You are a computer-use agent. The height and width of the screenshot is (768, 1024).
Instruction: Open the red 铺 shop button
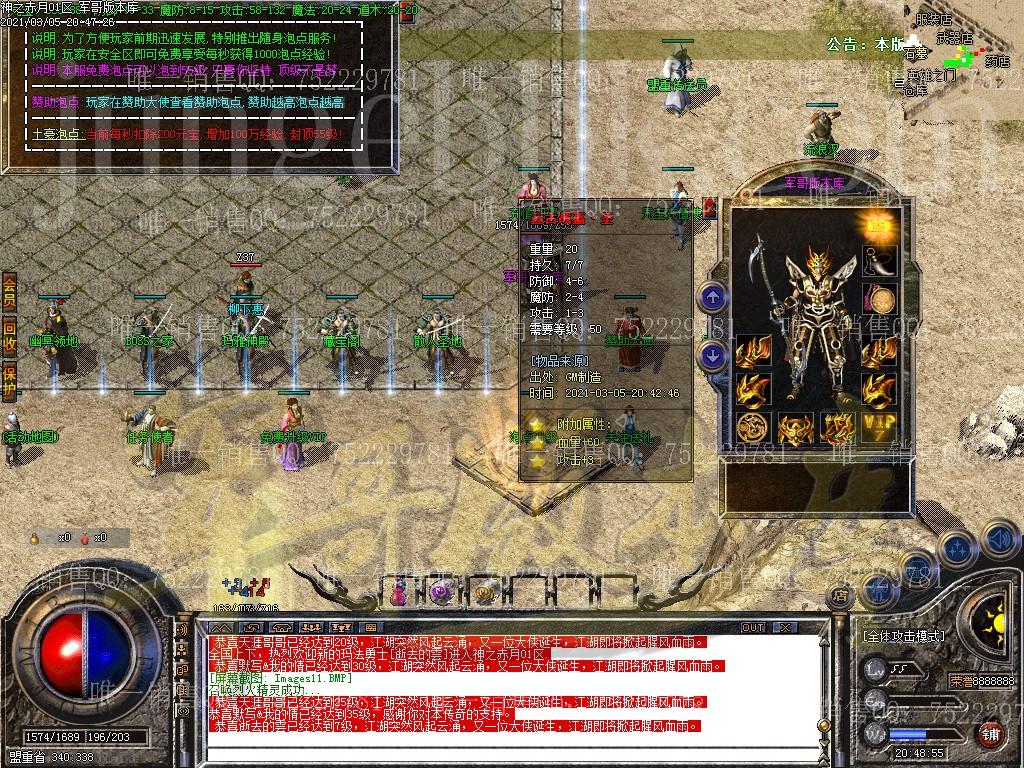coord(990,734)
